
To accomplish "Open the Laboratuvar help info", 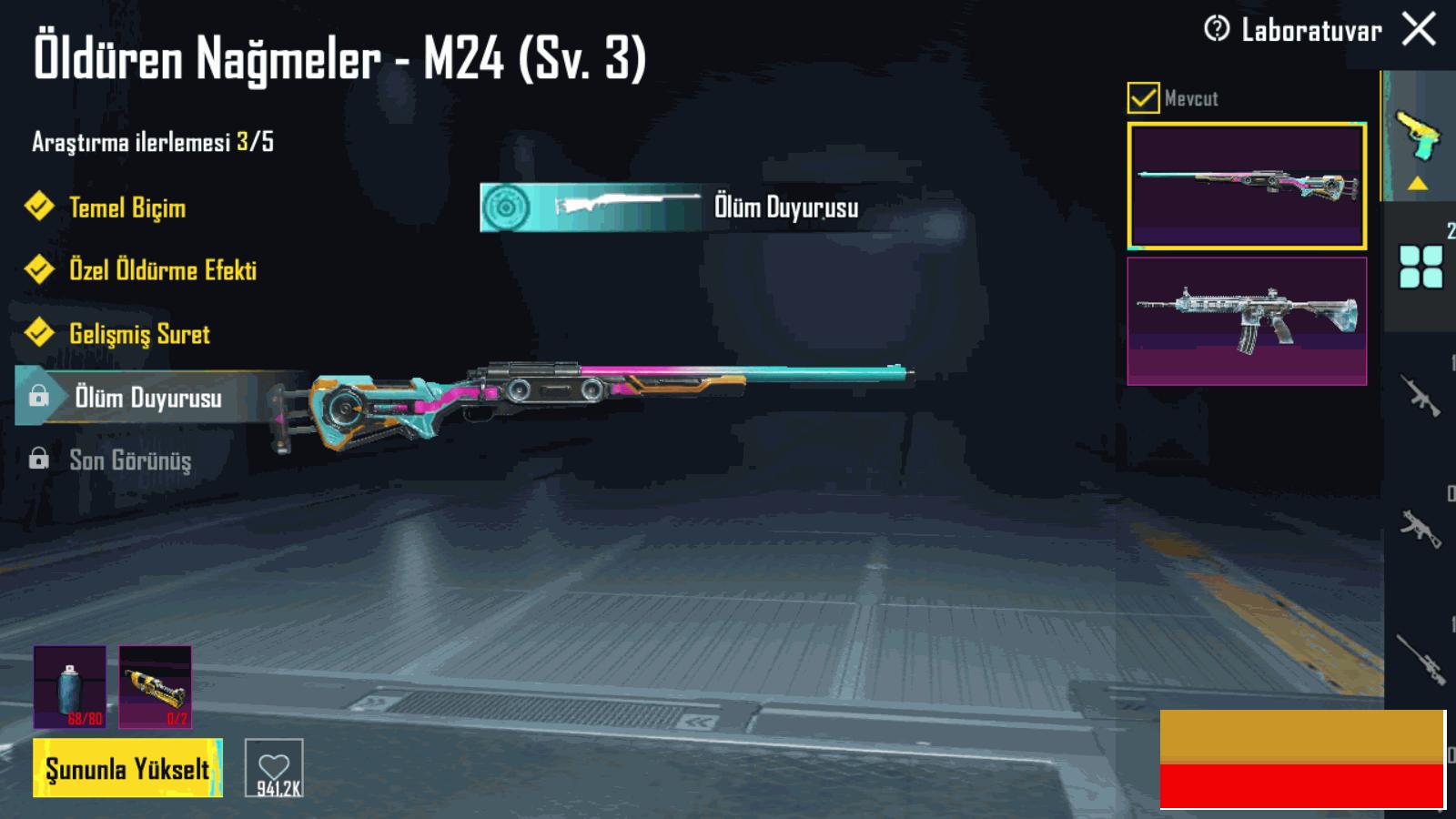I will (1217, 30).
